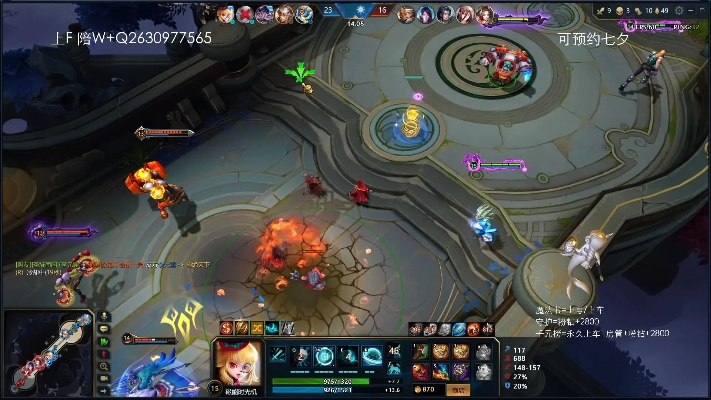Activate the rightmost ability icon

click(372, 356)
